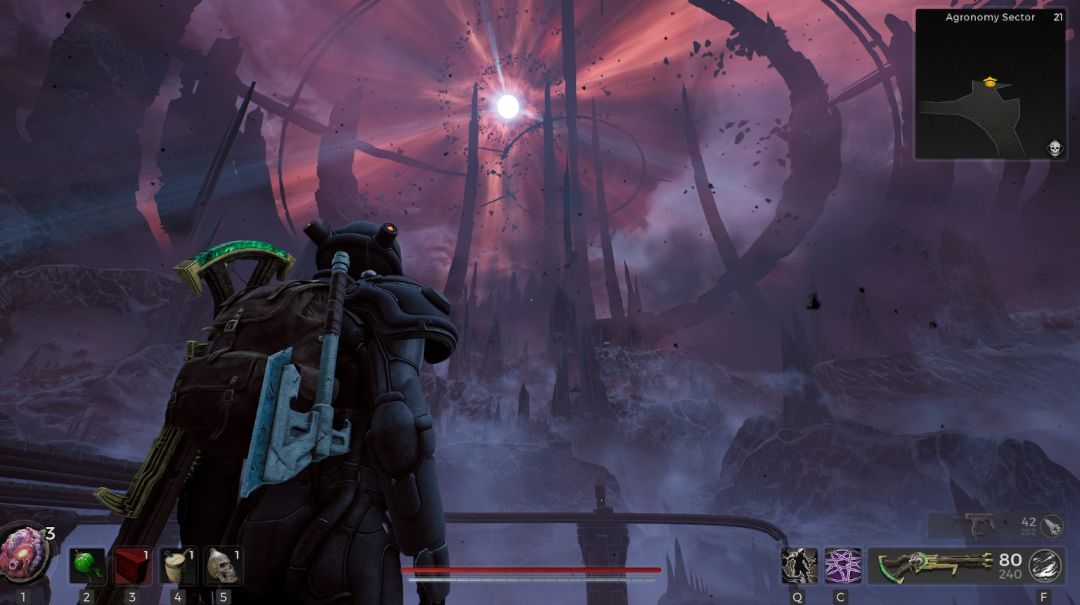This screenshot has width=1080, height=605.
Task: Click the handgun's rocket mod icon
Action: coord(1051,525)
